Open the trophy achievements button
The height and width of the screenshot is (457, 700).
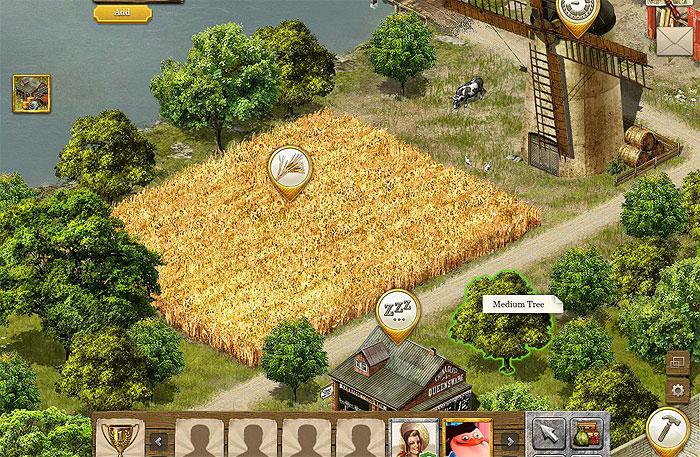pos(121,440)
